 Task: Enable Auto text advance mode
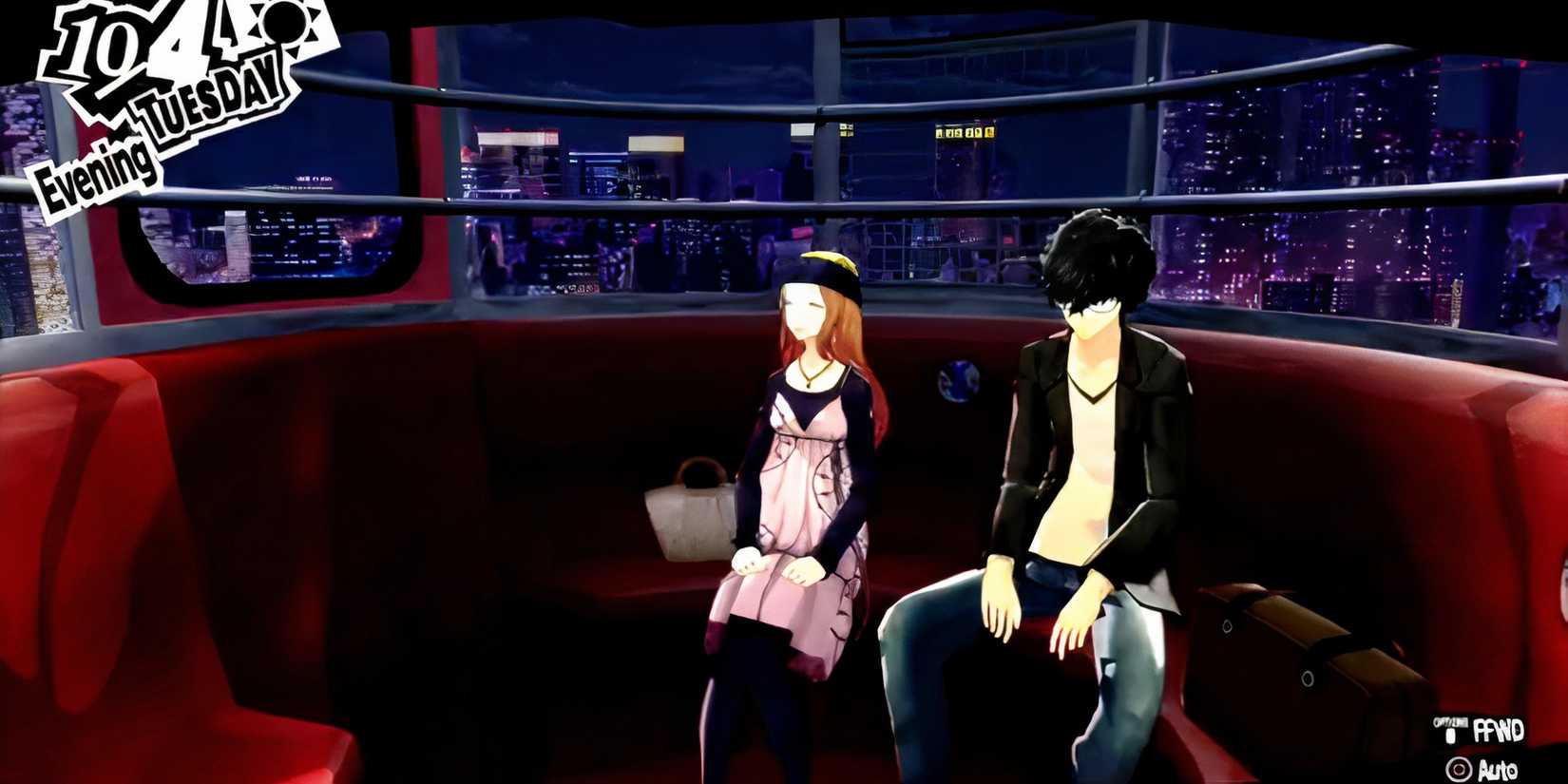coord(1499,770)
